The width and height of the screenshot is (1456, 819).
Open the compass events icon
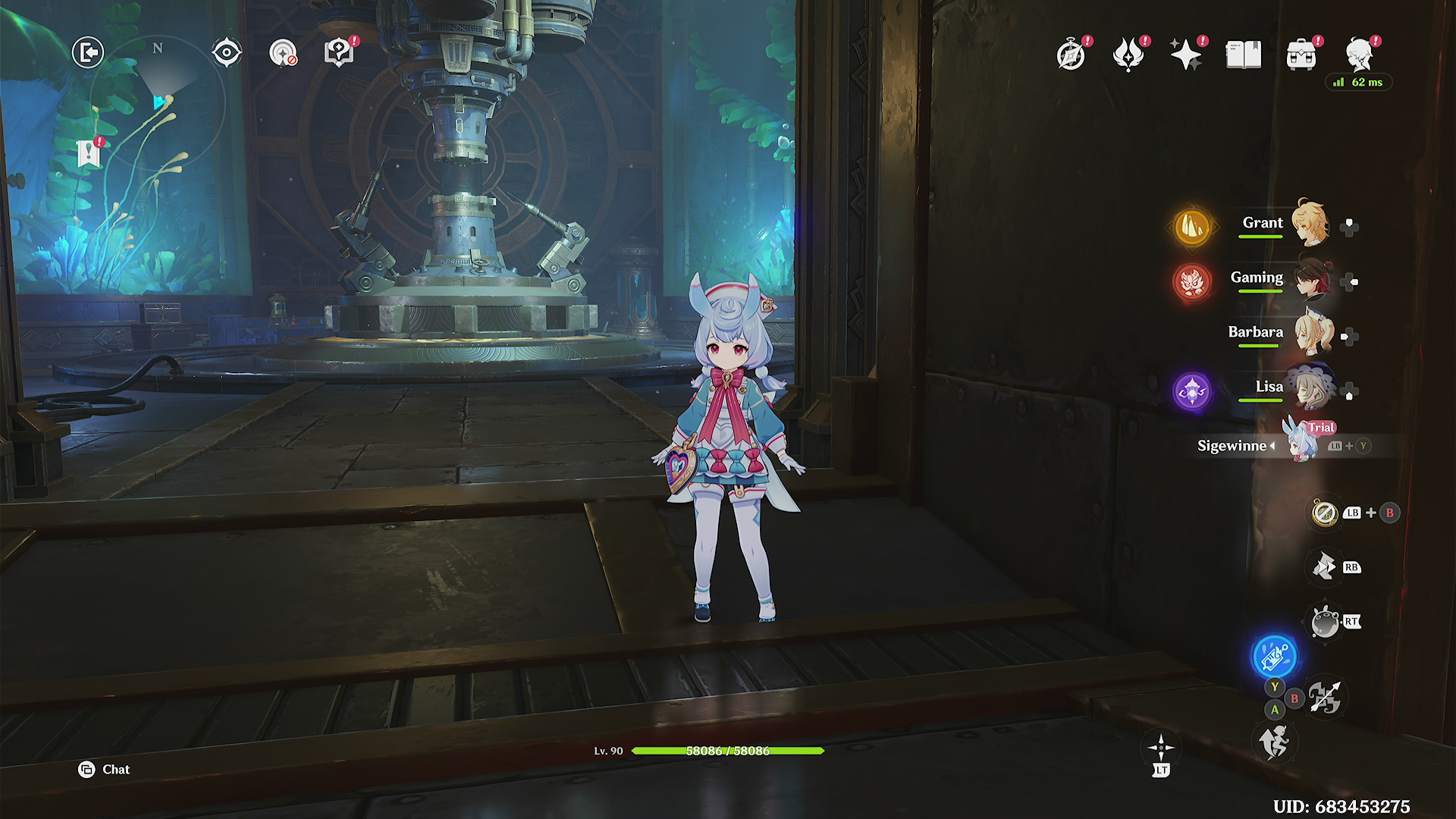(x=1071, y=55)
